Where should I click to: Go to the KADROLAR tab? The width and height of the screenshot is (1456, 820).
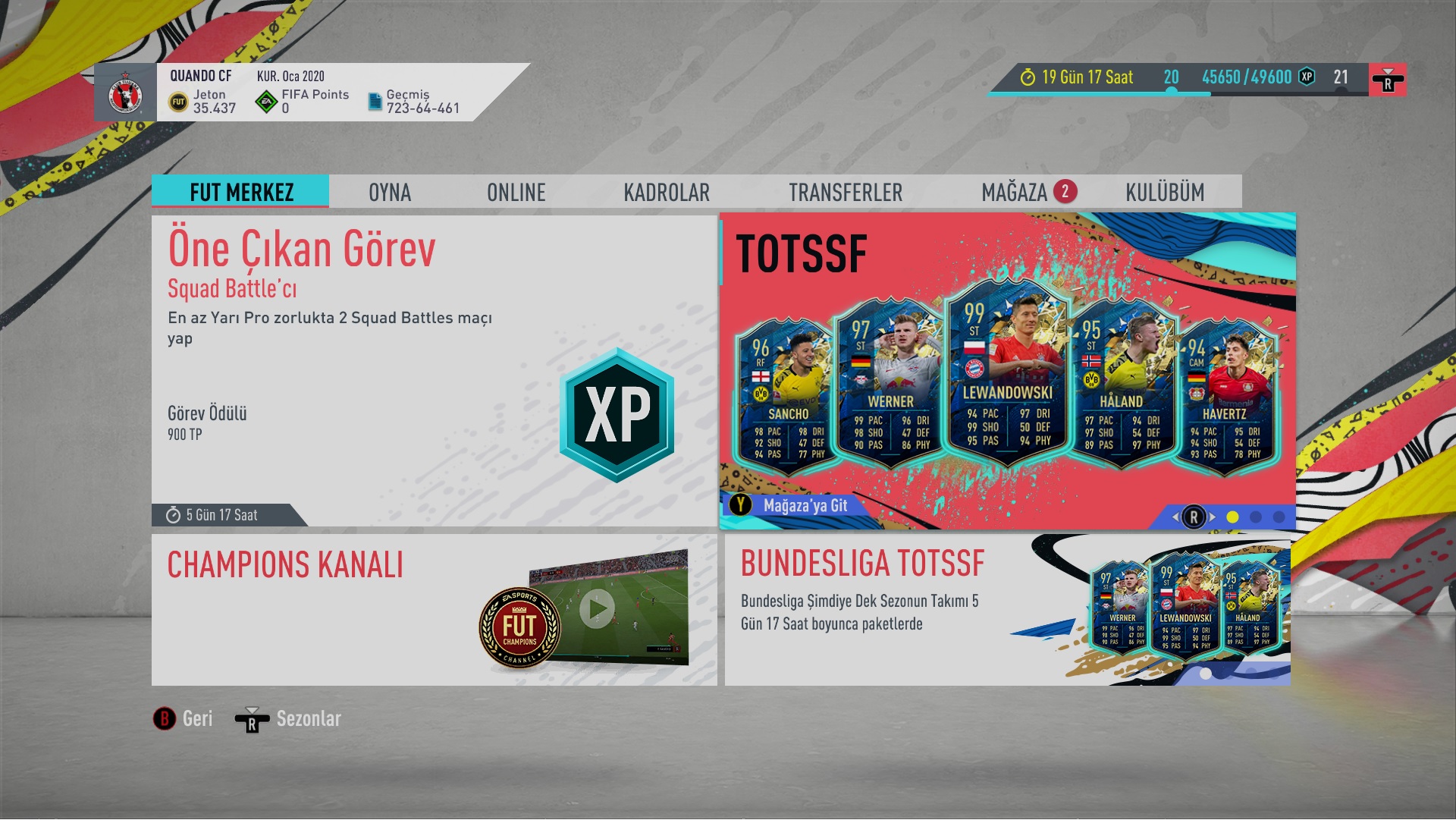pos(667,193)
